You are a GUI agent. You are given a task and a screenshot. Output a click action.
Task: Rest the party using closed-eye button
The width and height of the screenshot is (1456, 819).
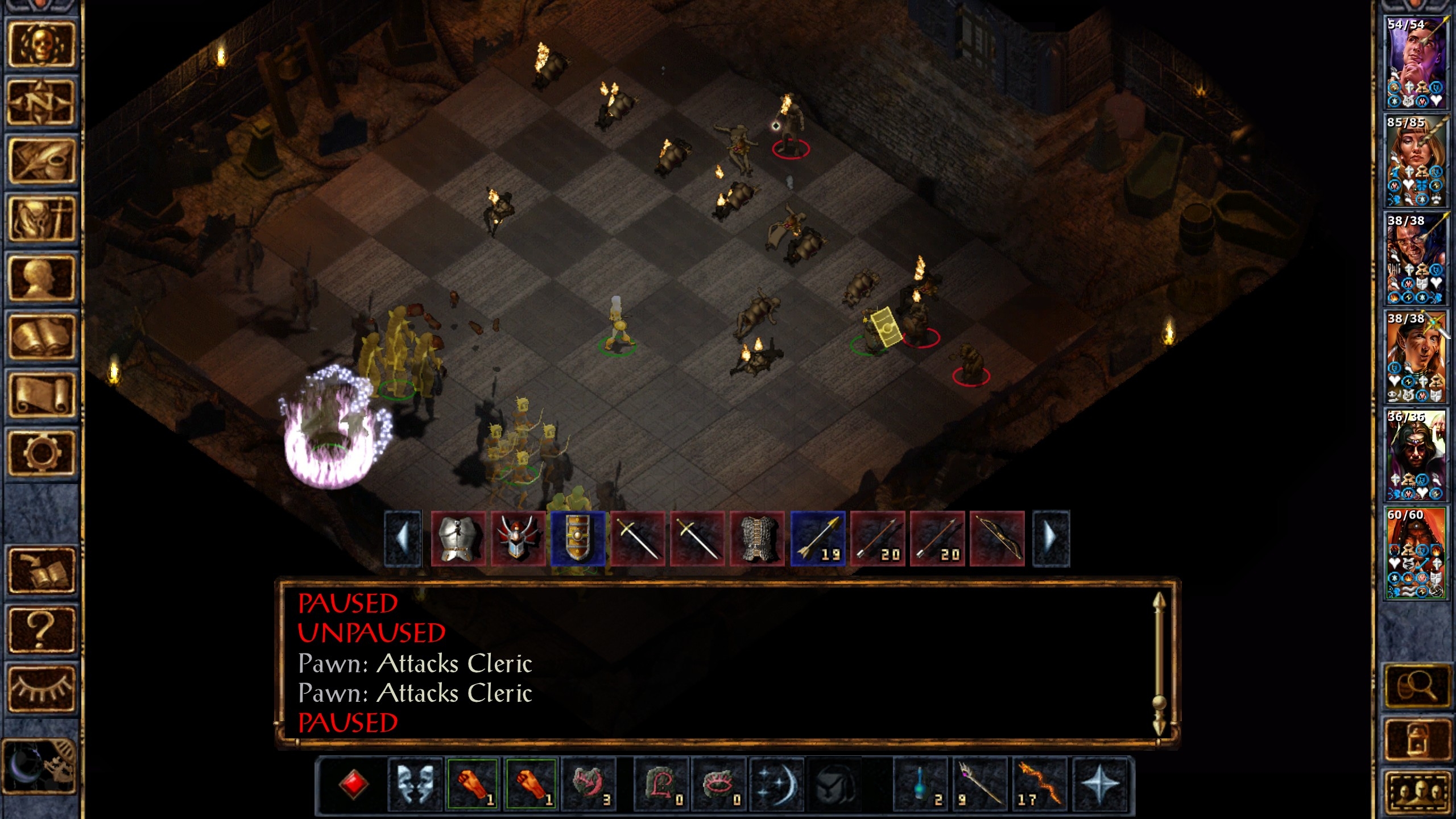(x=41, y=688)
